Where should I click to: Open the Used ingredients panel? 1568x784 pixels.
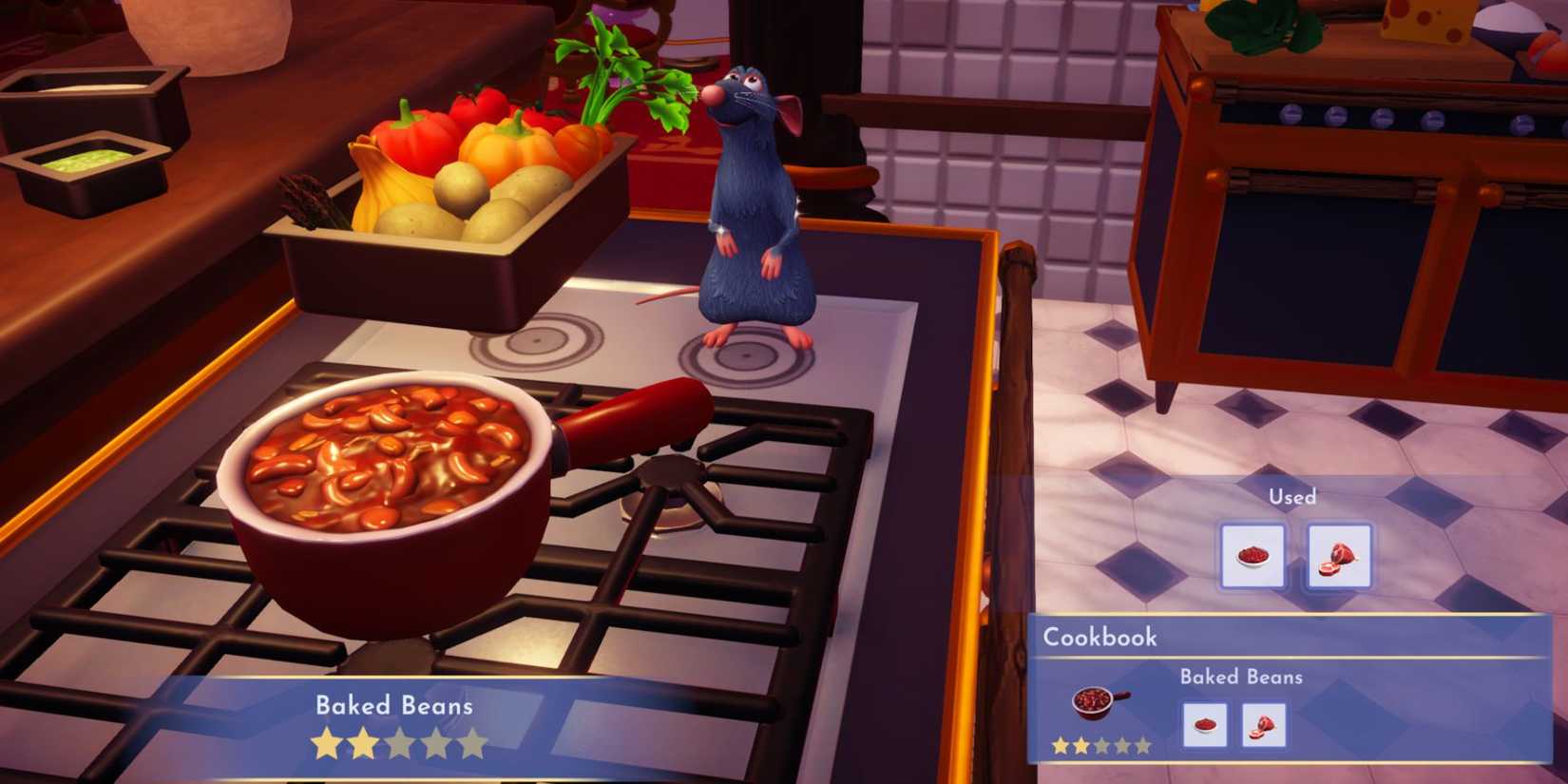(1292, 496)
